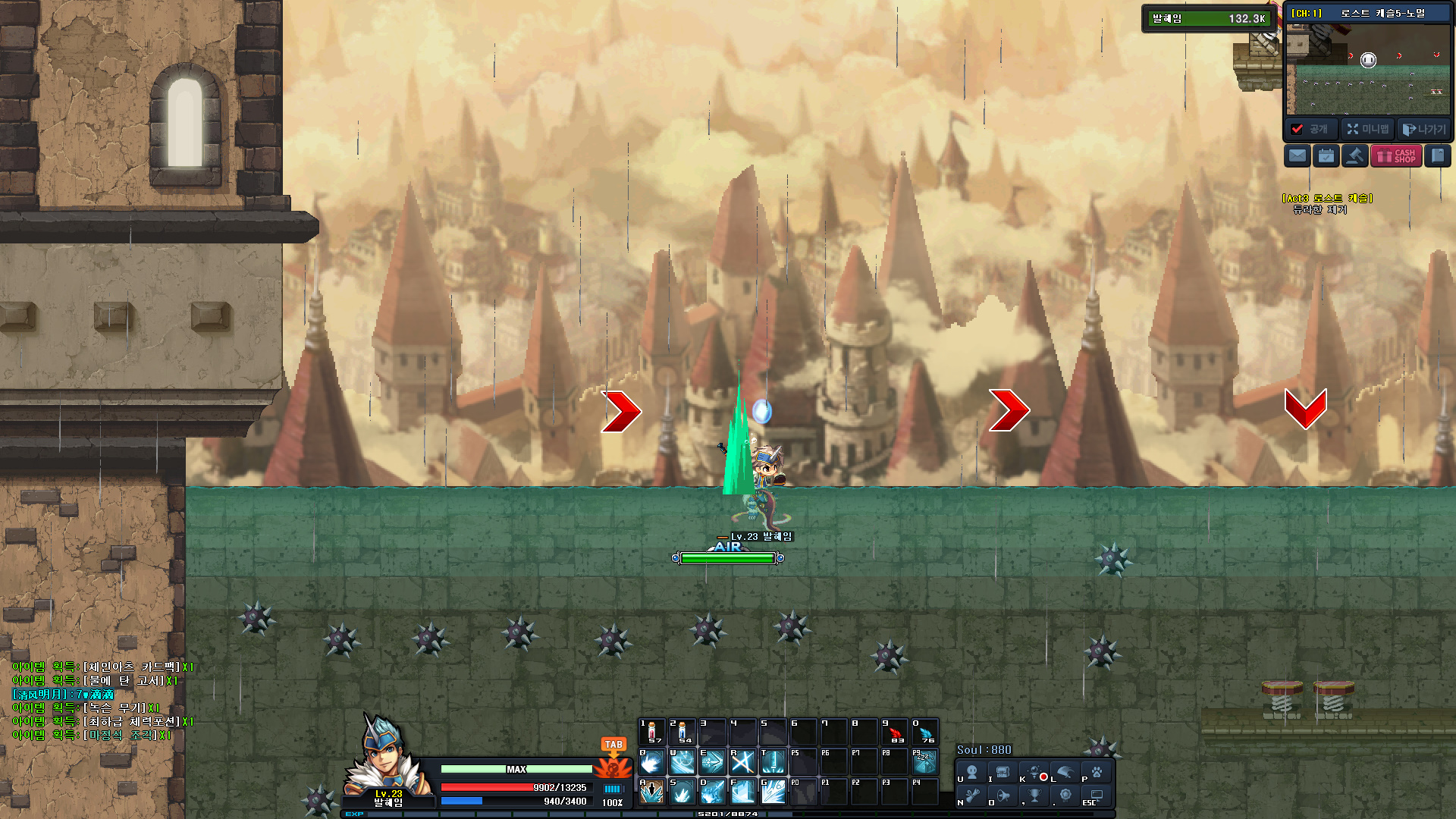Open the calendar attendance icon

click(1326, 156)
